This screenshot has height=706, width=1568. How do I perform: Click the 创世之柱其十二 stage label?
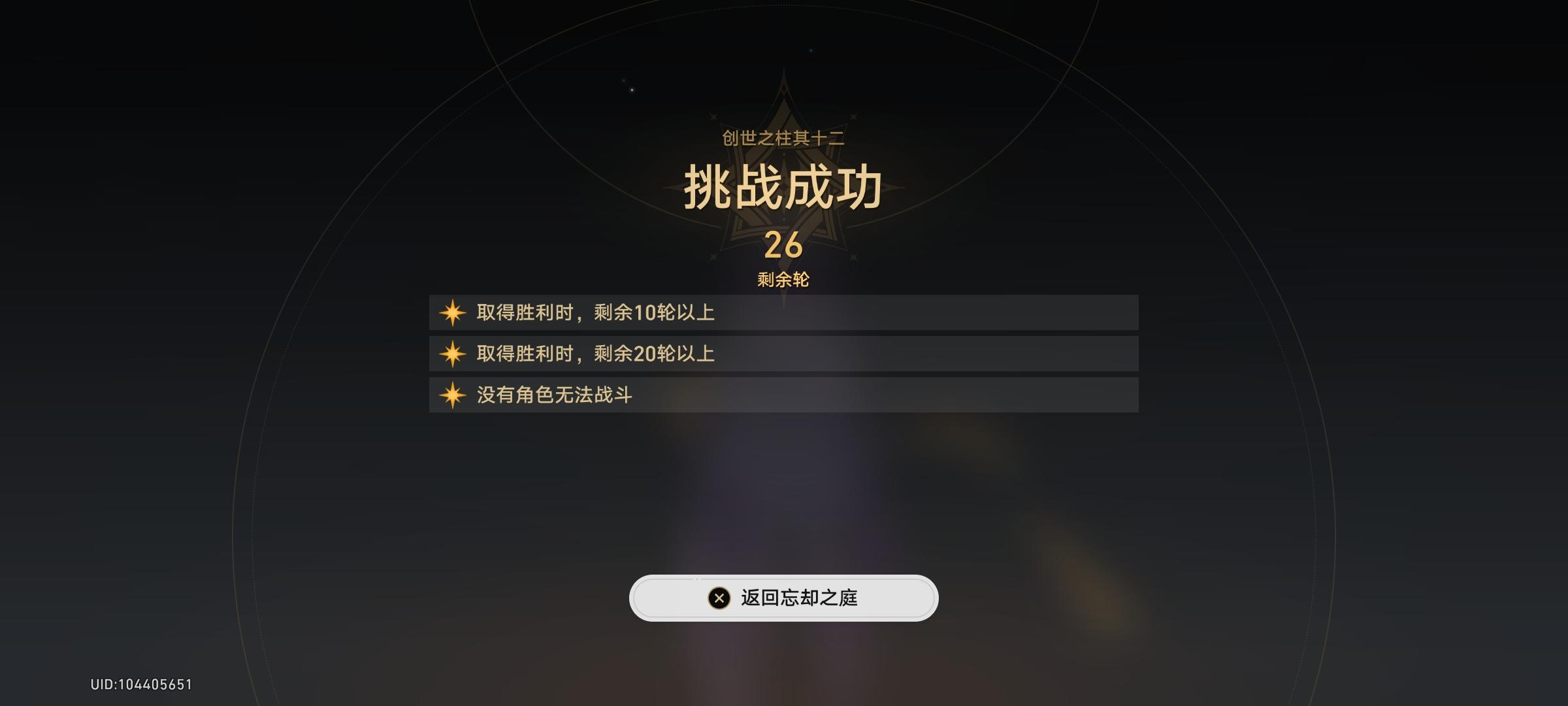[x=784, y=139]
